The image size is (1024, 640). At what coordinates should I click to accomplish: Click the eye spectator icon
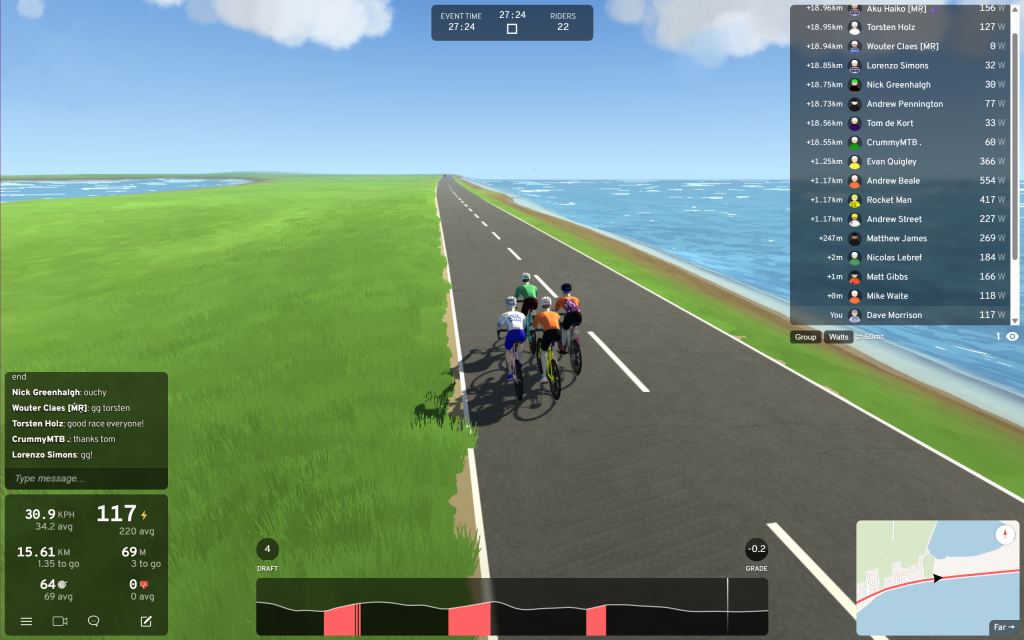(1012, 337)
